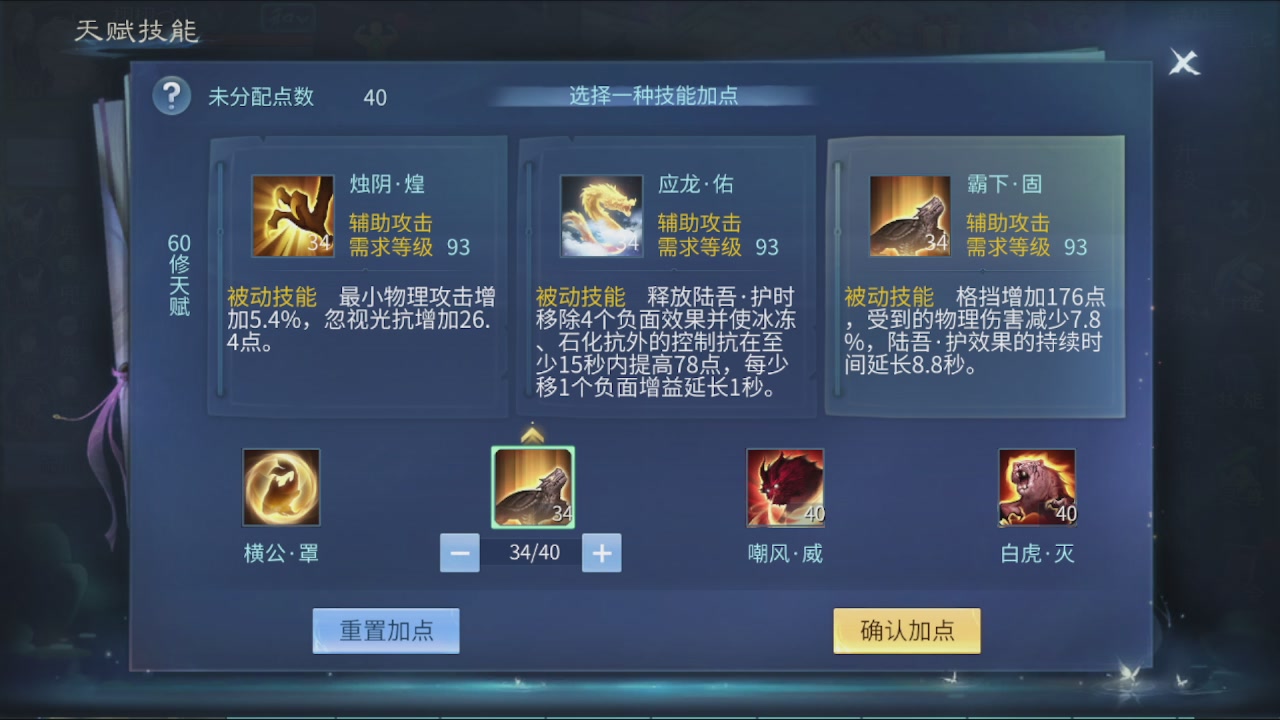1280x720 pixels.
Task: Select the 烛阴·煌 skill icon
Action: [x=292, y=213]
